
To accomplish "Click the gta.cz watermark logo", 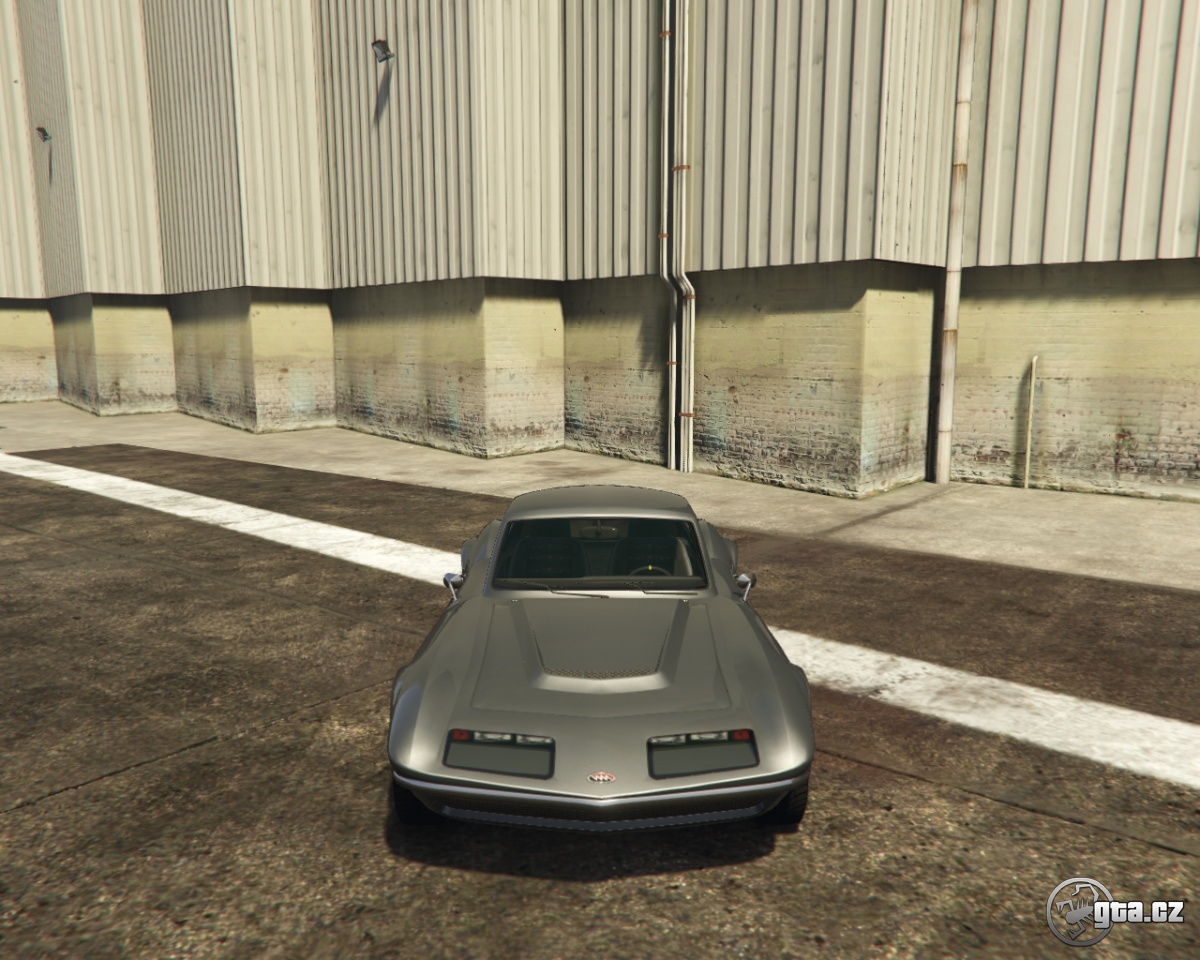I will [x=1114, y=911].
